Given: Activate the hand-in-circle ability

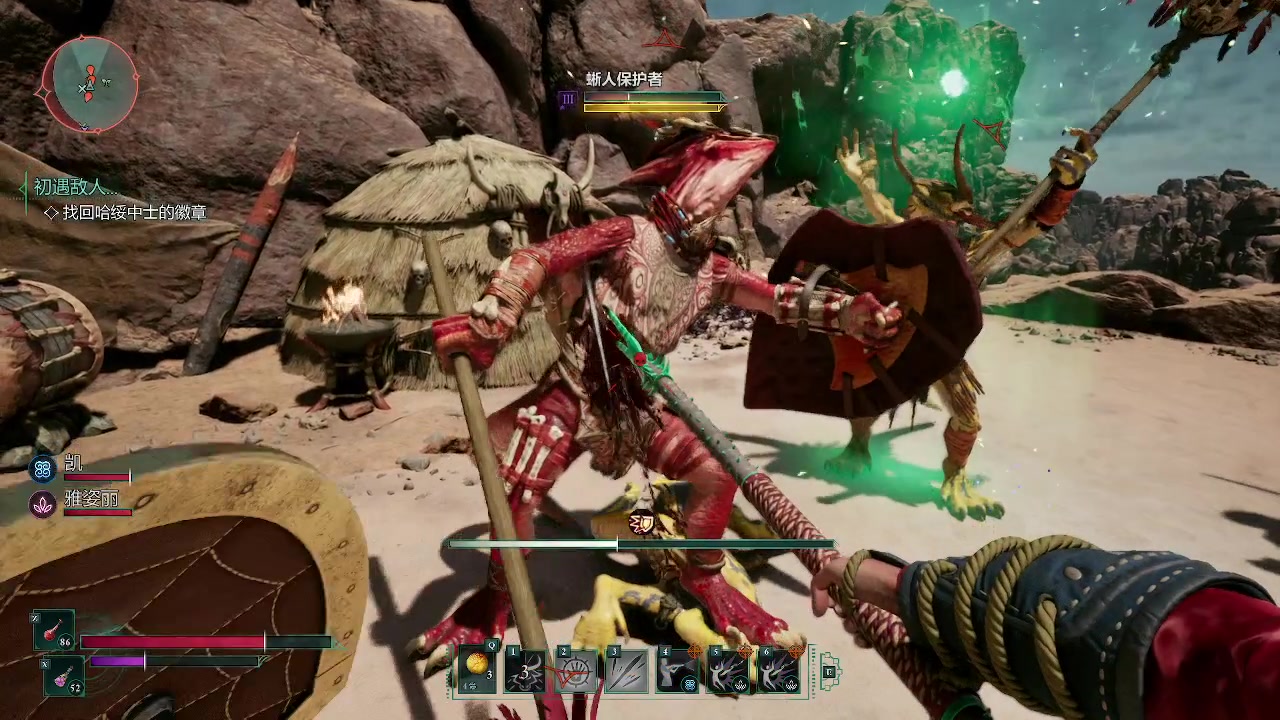Looking at the screenshot, I should tap(576, 669).
